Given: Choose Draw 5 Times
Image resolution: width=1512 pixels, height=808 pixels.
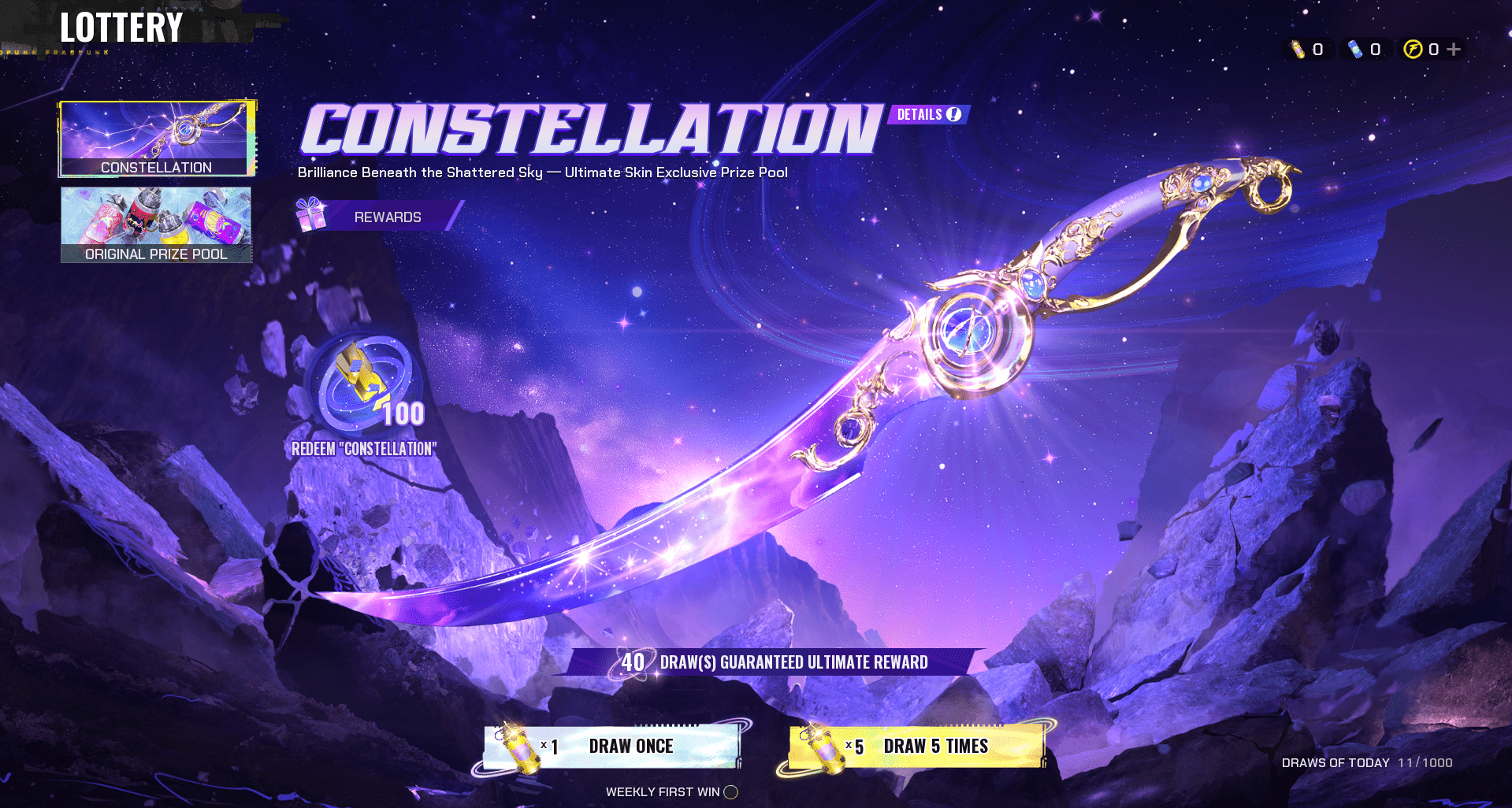Looking at the screenshot, I should (x=917, y=747).
